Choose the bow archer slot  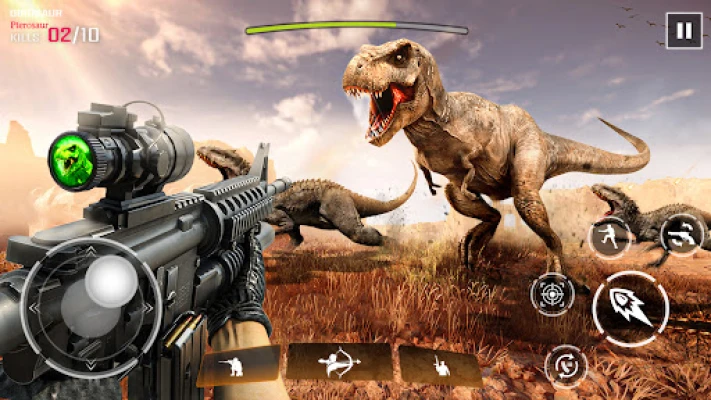pyautogui.click(x=339, y=362)
